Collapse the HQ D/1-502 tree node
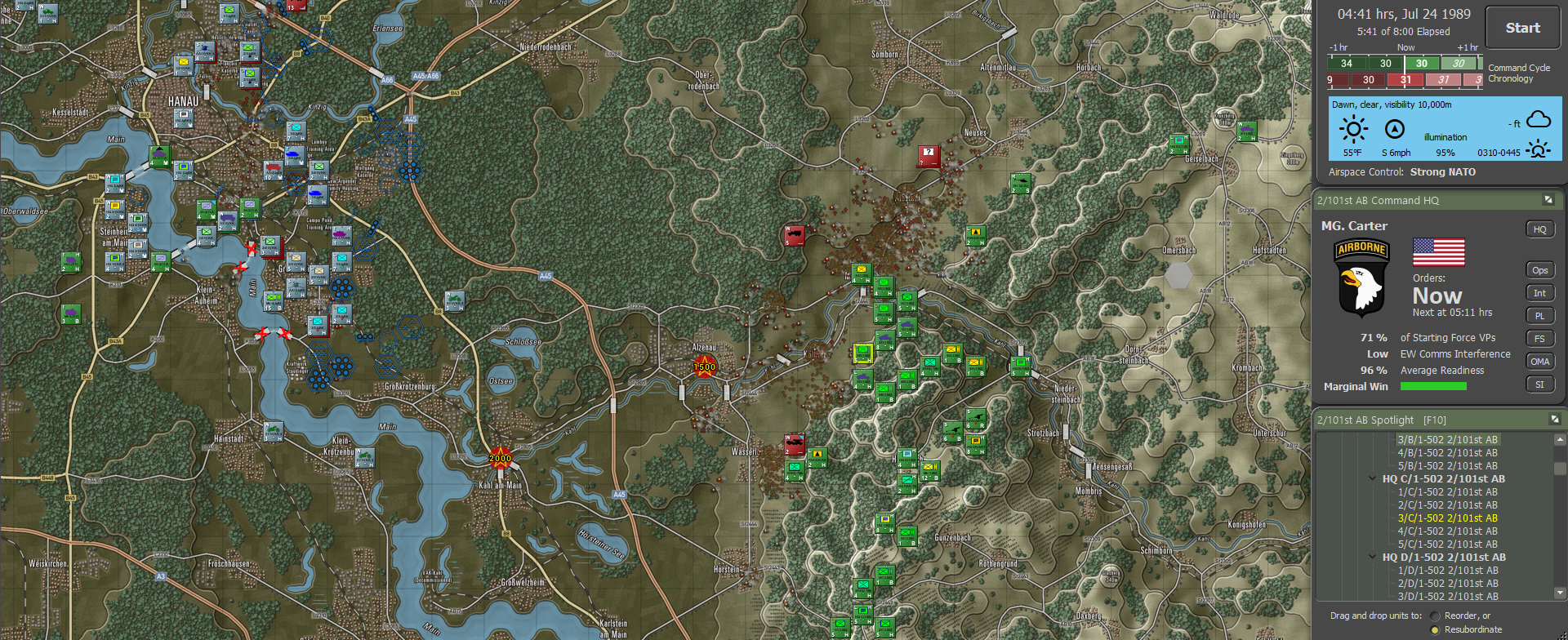Screen dimensions: 1568x640 coord(1373,558)
